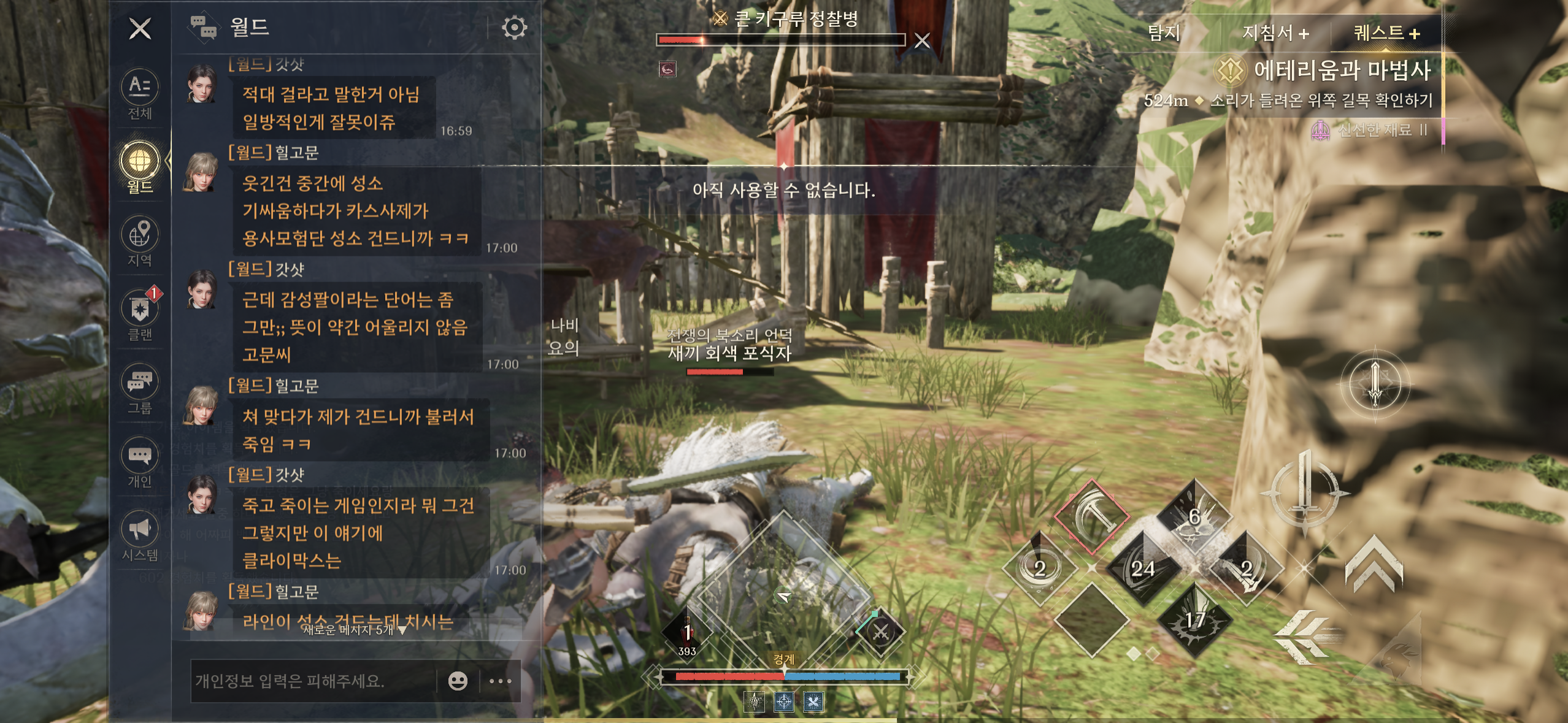Open the 개인 chat tab
The width and height of the screenshot is (1568, 723).
[140, 462]
